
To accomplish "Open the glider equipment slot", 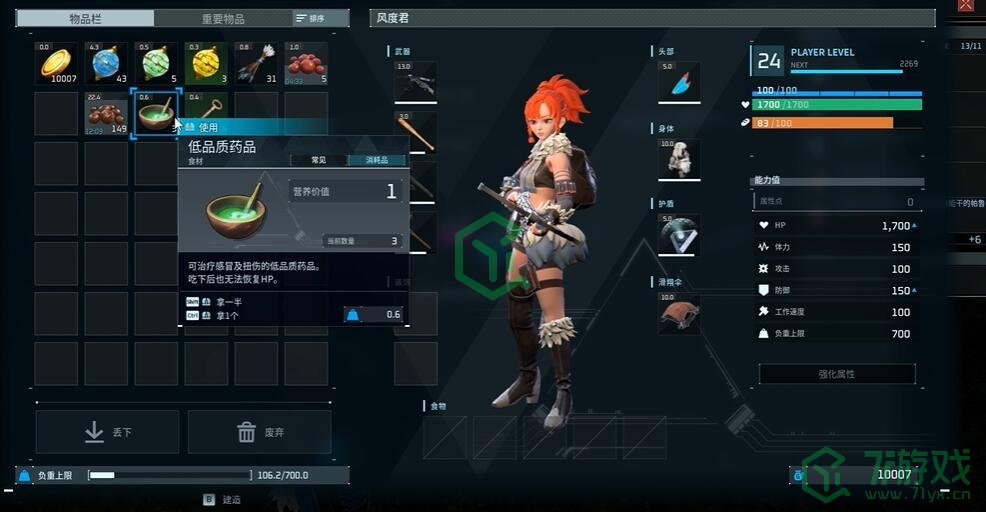I will (x=679, y=312).
